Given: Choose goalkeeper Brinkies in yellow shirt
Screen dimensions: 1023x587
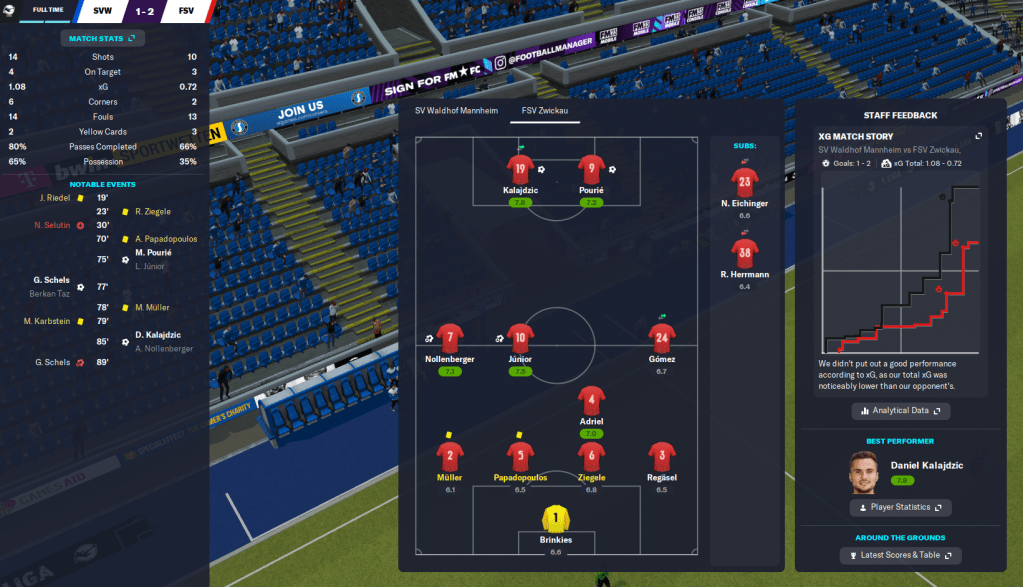Looking at the screenshot, I should tap(555, 519).
